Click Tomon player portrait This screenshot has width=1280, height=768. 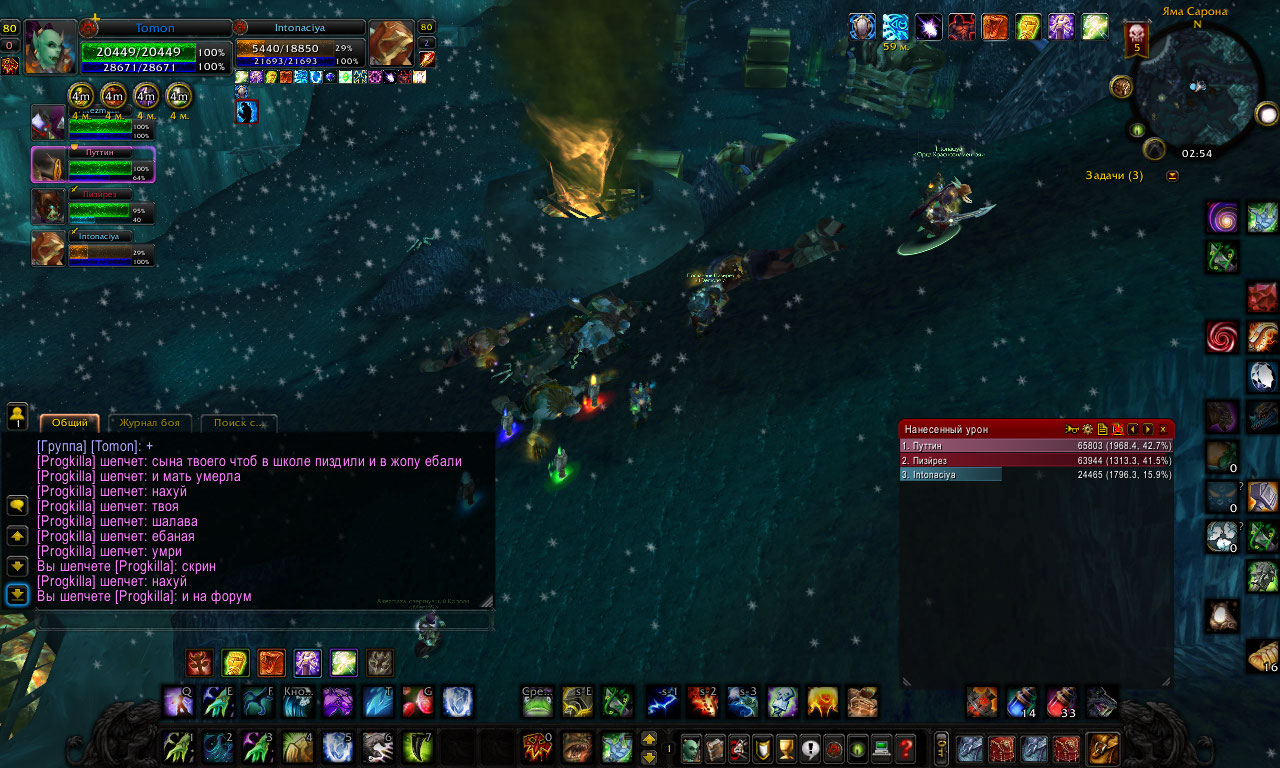[x=50, y=46]
